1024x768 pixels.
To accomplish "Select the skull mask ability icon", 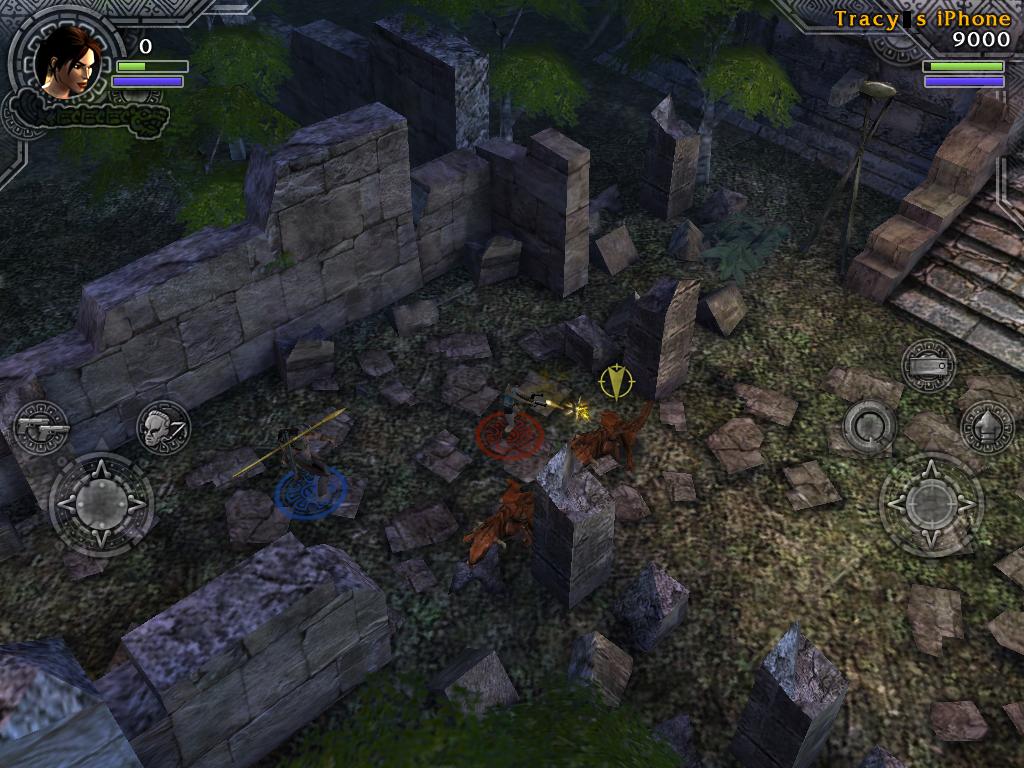I will (163, 427).
